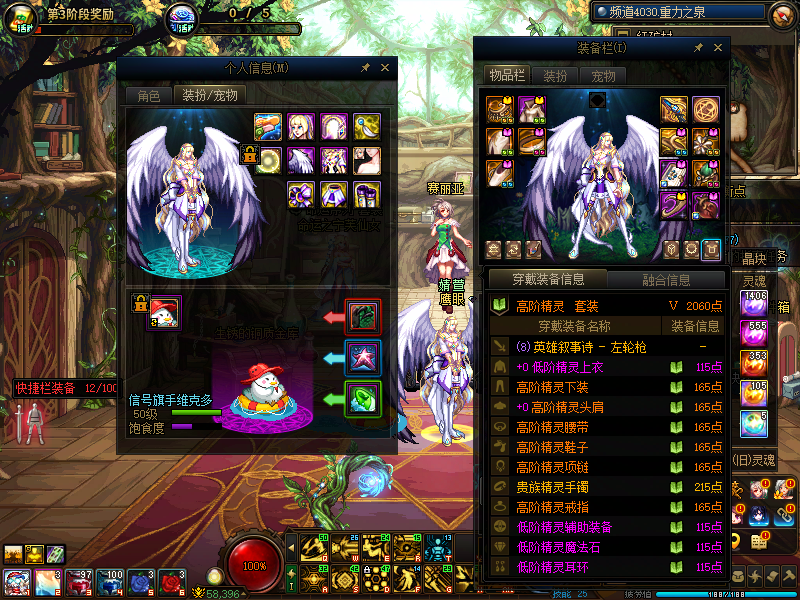Image resolution: width=800 pixels, height=600 pixels.
Task: Switch to the 装扮 tab in equipment window
Action: (x=555, y=76)
